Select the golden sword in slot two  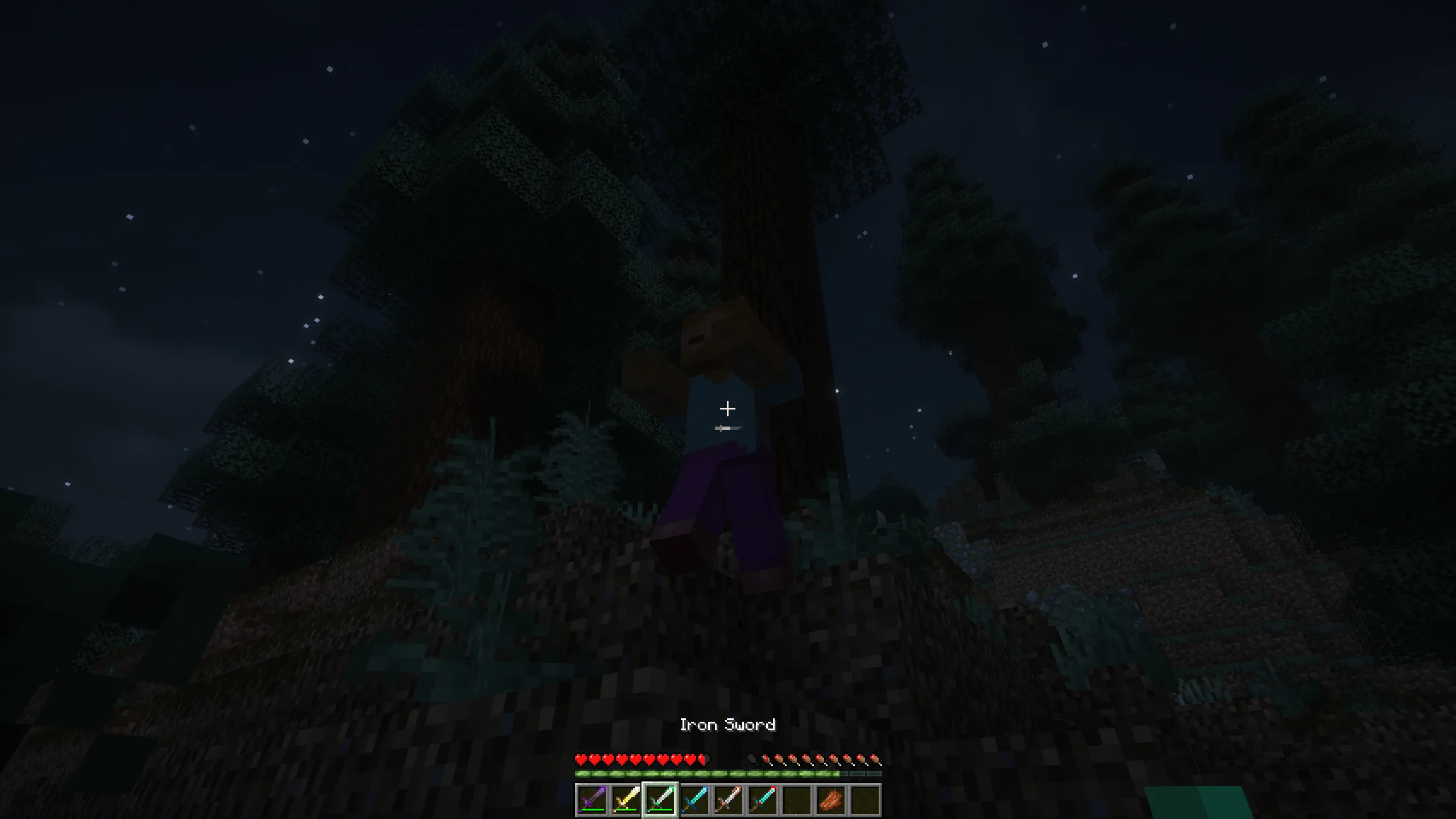click(627, 801)
